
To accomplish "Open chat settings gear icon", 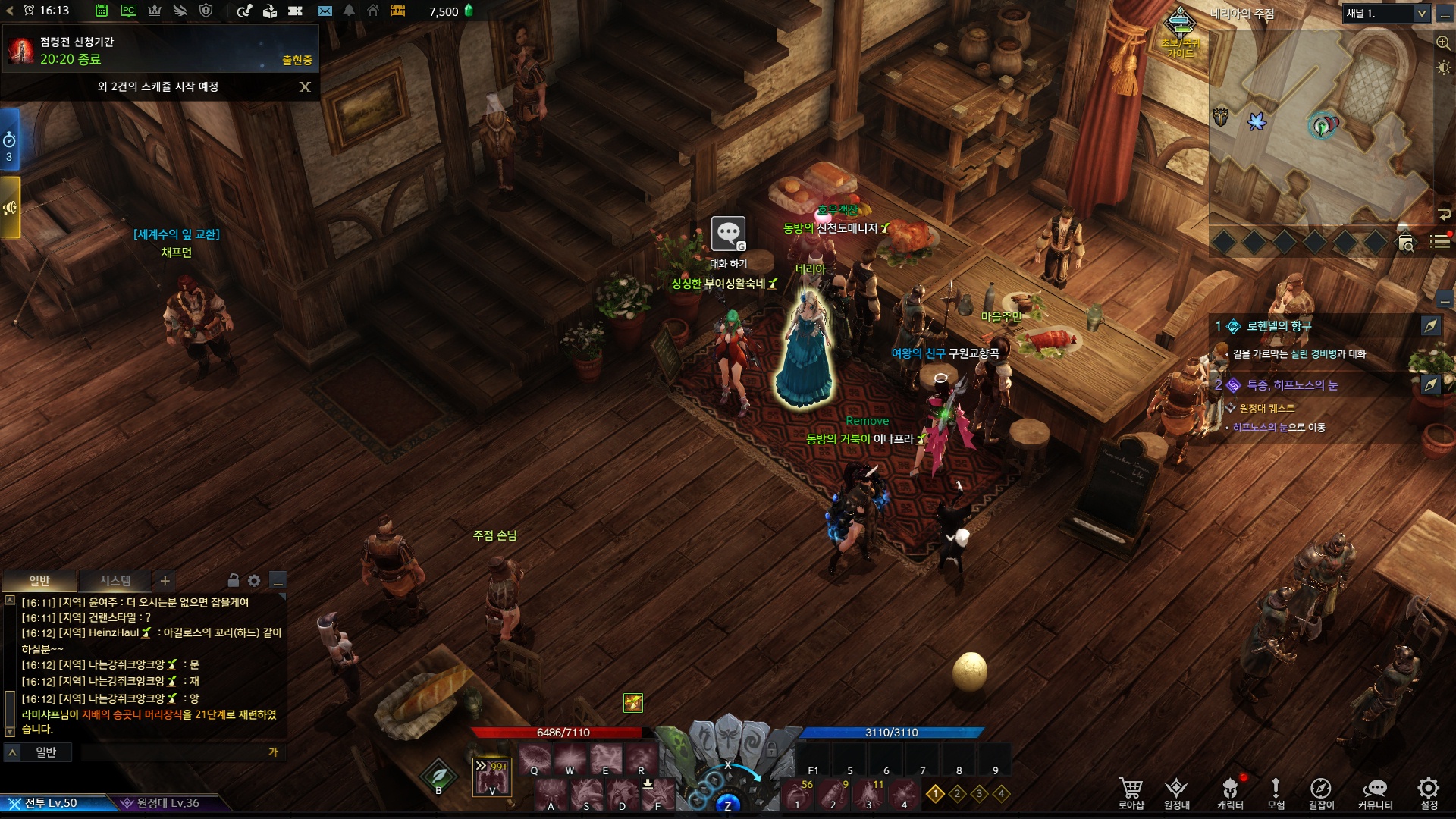I will (x=254, y=581).
